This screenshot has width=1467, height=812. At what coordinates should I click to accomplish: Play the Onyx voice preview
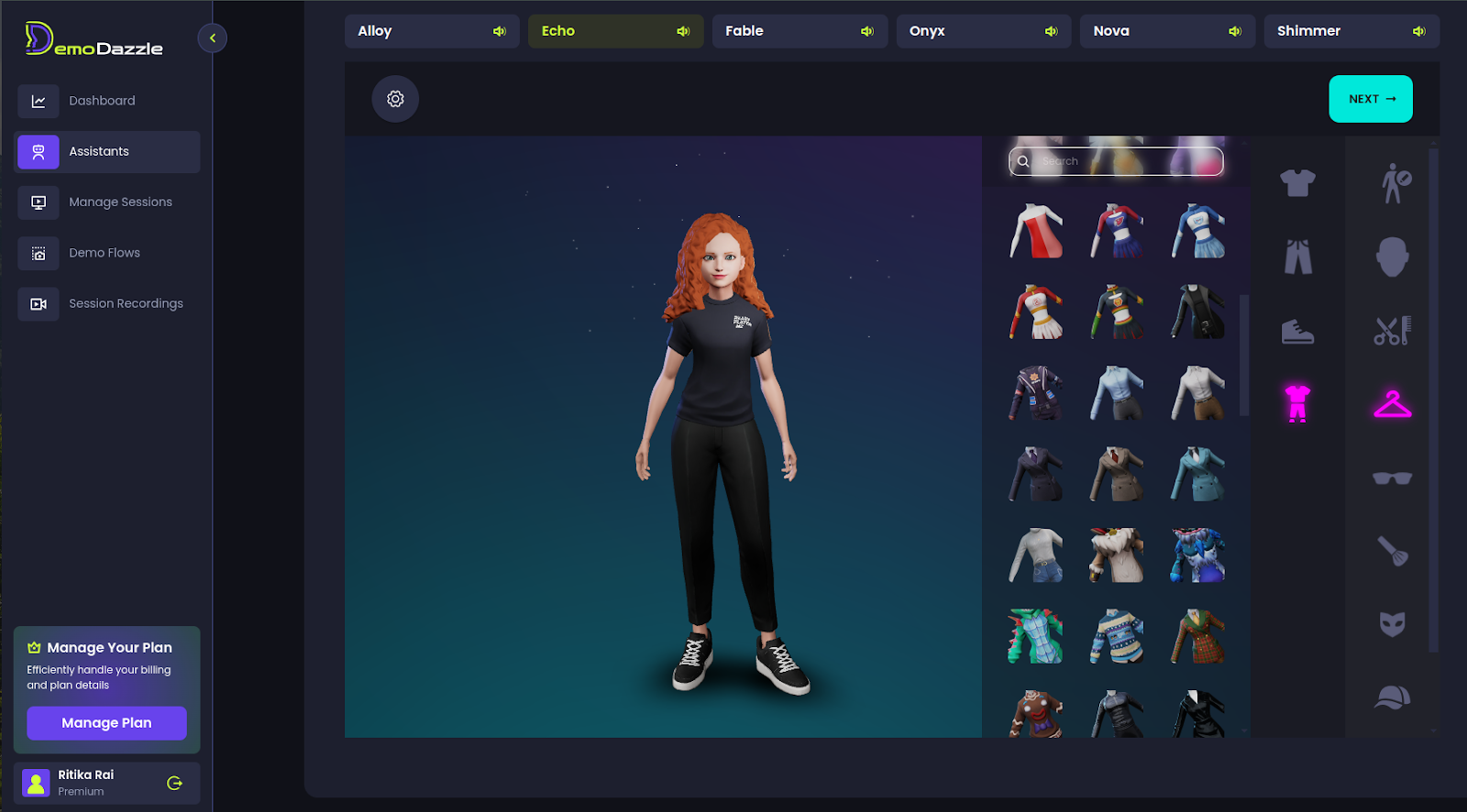click(x=1051, y=30)
